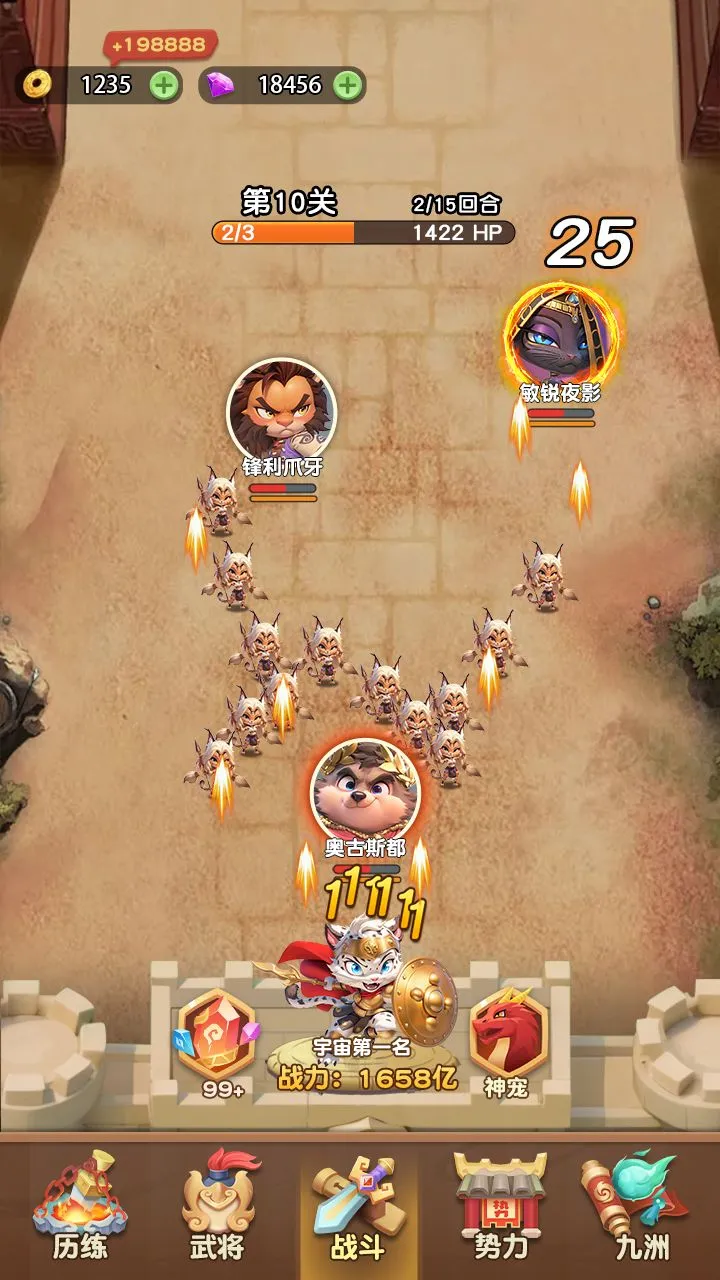Add more gold coins with the plus button
Screen dimensions: 720x1280
point(165,85)
